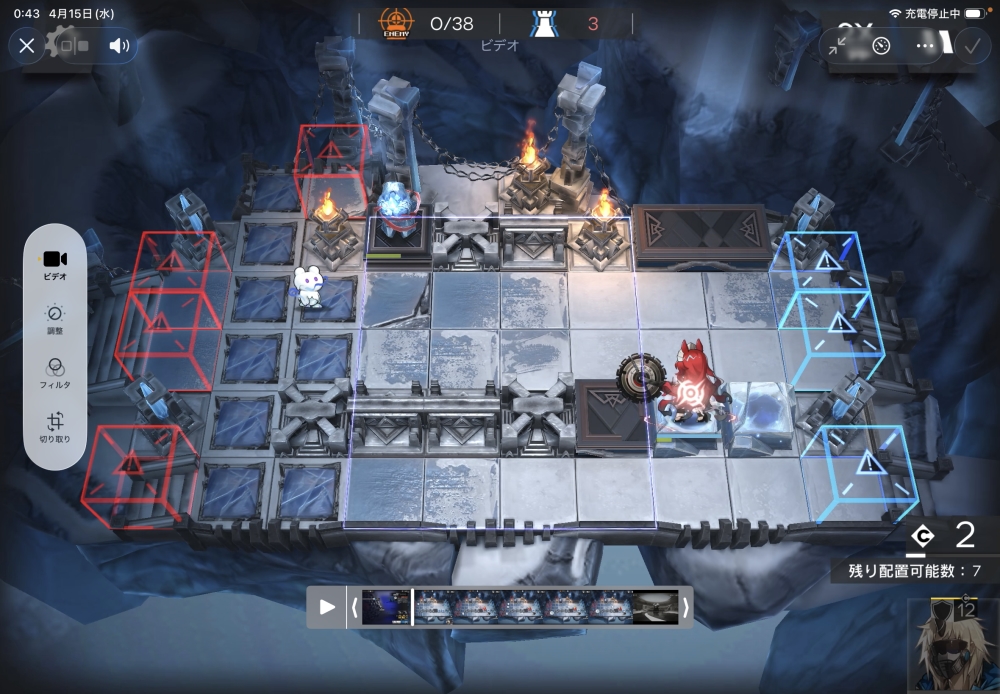The width and height of the screenshot is (1000, 694).
Task: Tap the inward arrows shrink icon
Action: tap(837, 45)
